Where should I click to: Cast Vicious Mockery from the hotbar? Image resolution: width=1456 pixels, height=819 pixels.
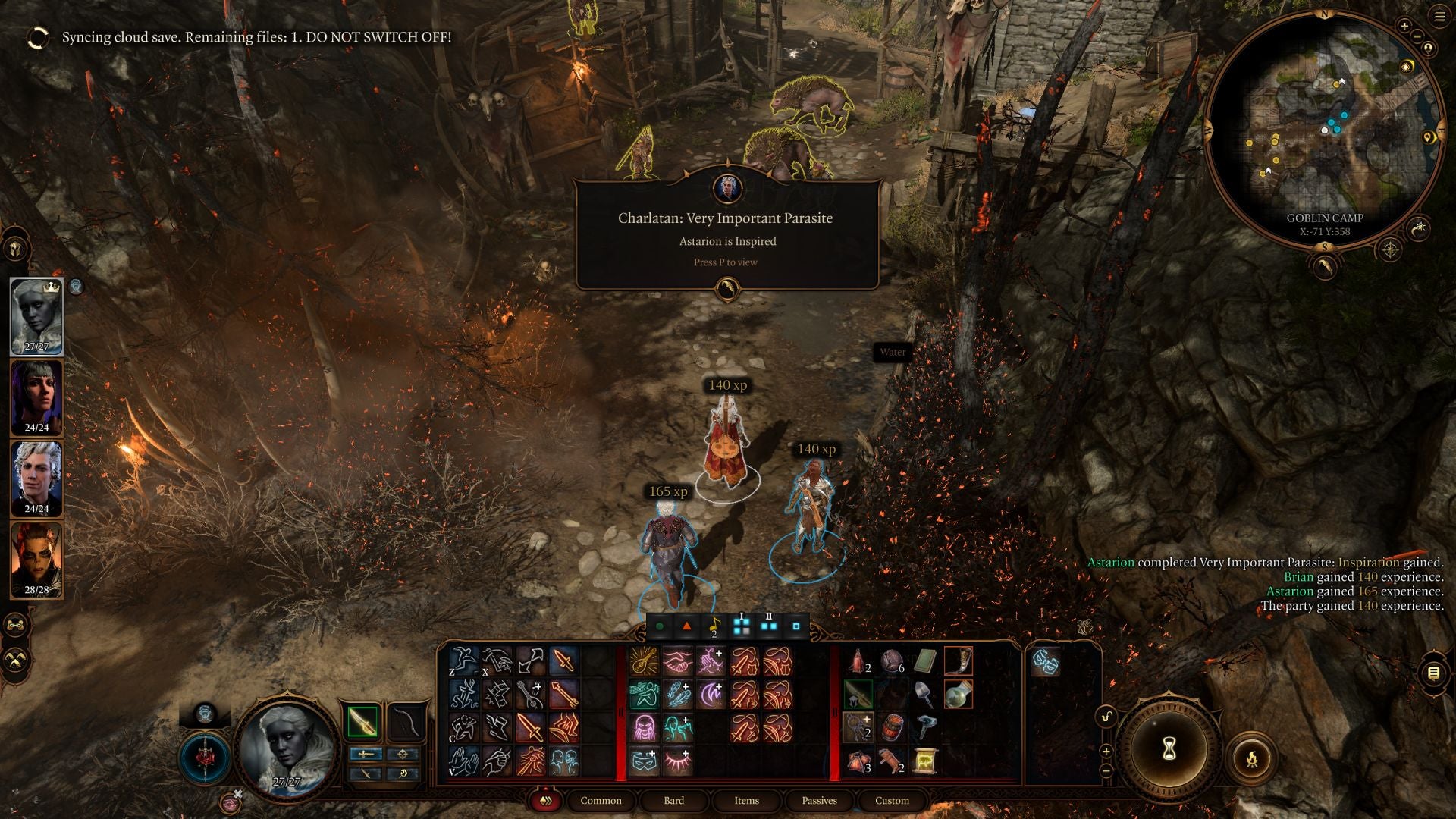pyautogui.click(x=645, y=728)
